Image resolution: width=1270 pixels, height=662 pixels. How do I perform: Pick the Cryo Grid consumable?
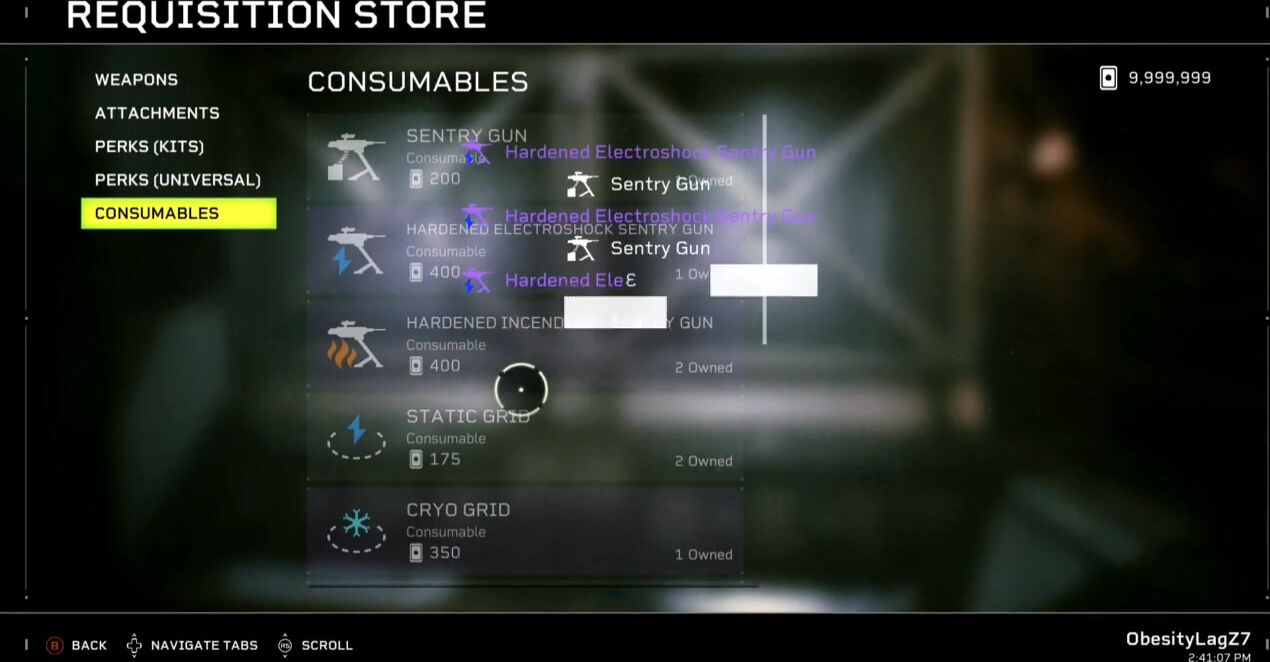point(524,532)
